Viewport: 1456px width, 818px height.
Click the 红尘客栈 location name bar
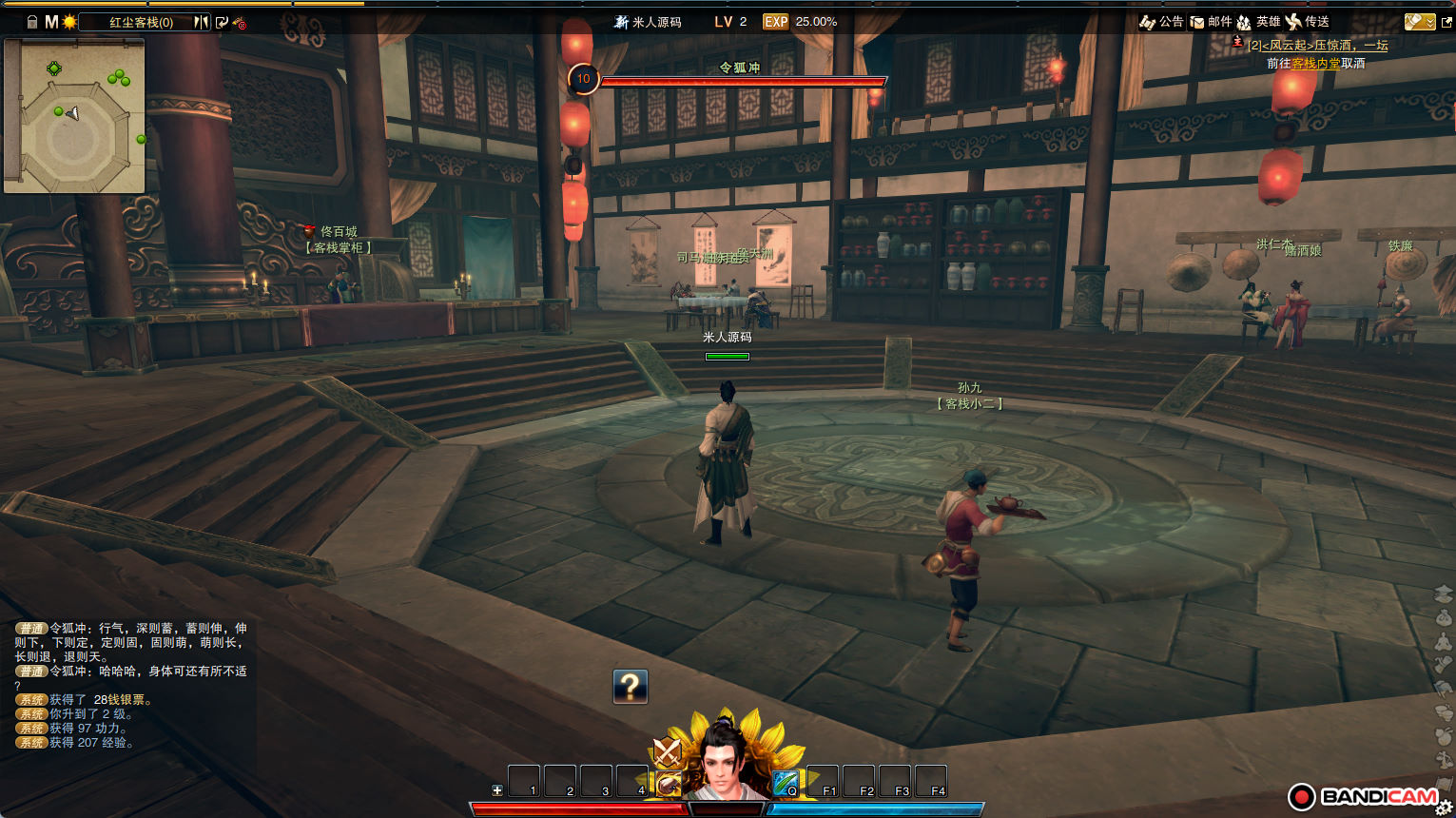pyautogui.click(x=141, y=22)
